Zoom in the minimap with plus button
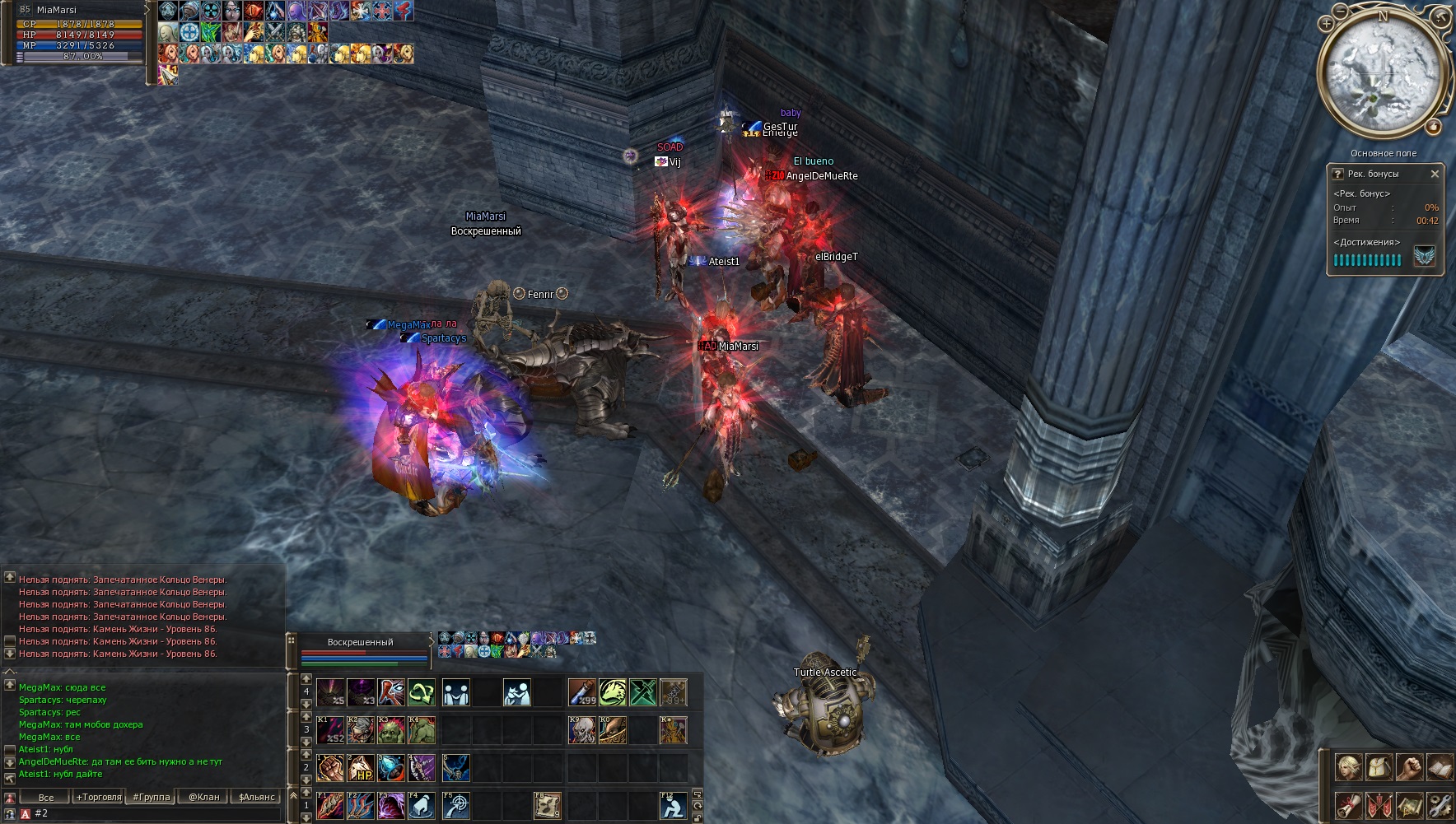This screenshot has width=1456, height=824. [1326, 24]
